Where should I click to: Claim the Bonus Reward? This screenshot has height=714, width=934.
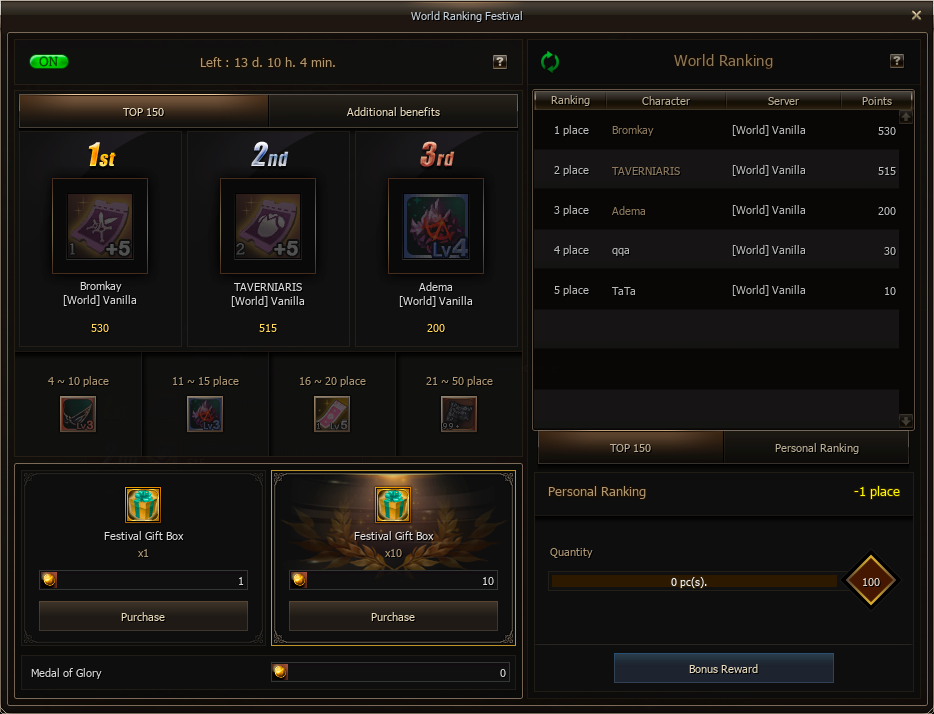coord(723,668)
